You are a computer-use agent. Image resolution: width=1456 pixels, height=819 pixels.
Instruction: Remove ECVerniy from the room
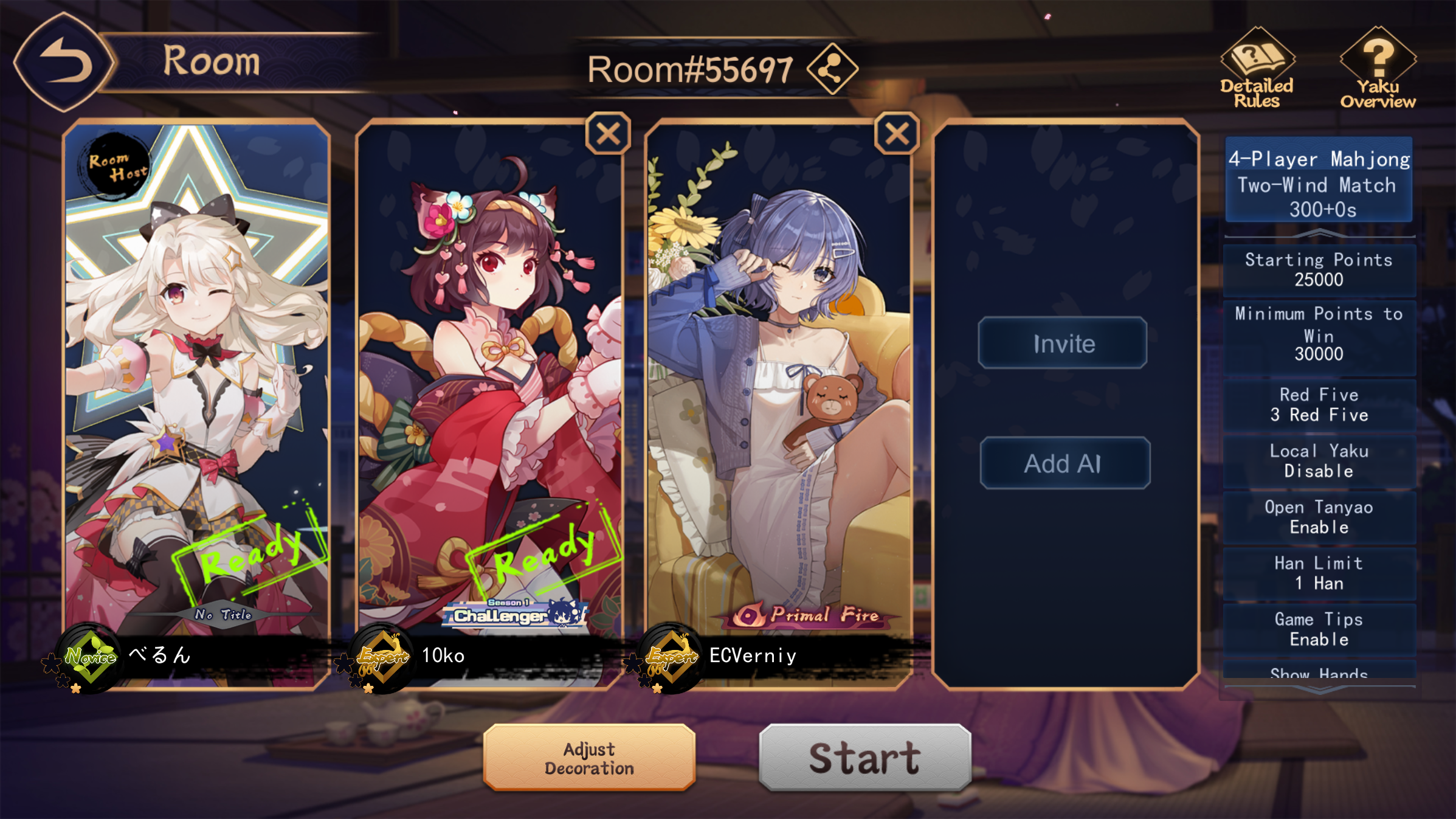click(897, 134)
